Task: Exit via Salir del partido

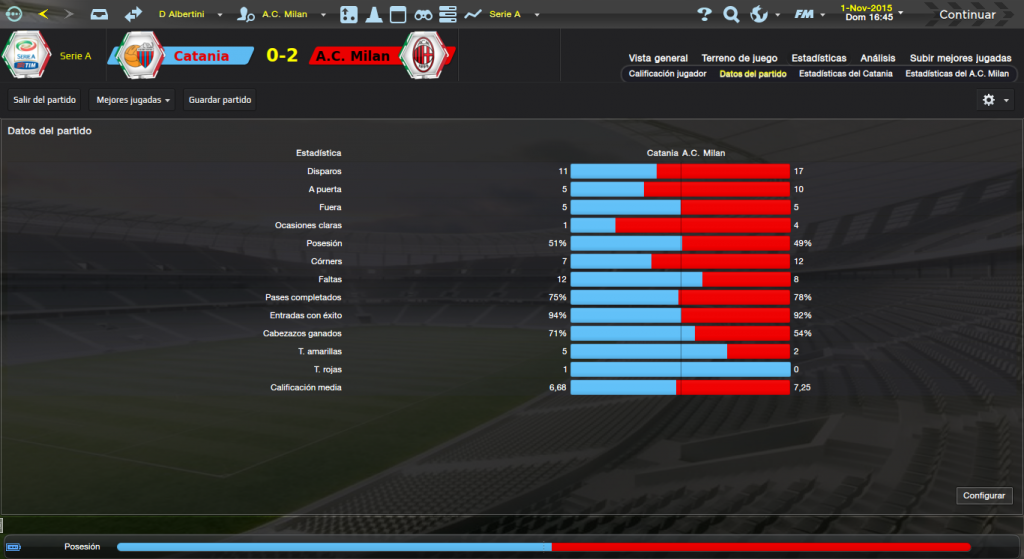Action: [x=45, y=100]
